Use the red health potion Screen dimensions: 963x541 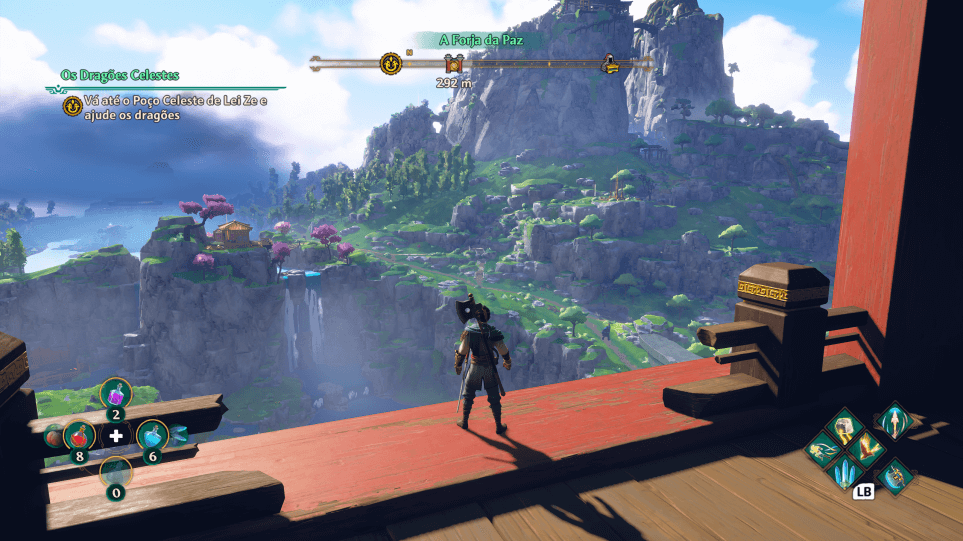pyautogui.click(x=80, y=436)
